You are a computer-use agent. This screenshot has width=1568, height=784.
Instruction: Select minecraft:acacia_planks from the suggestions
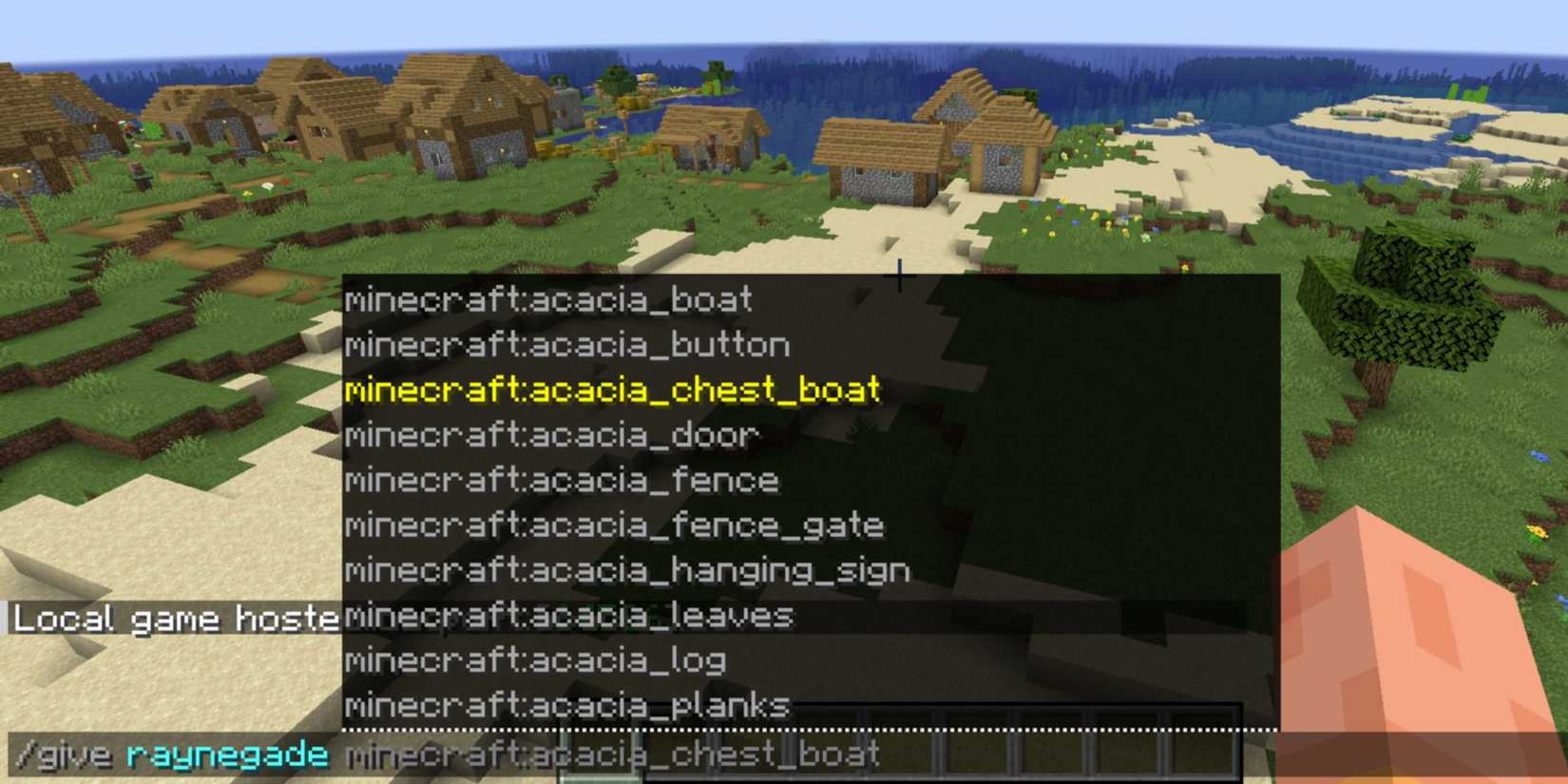pos(565,705)
